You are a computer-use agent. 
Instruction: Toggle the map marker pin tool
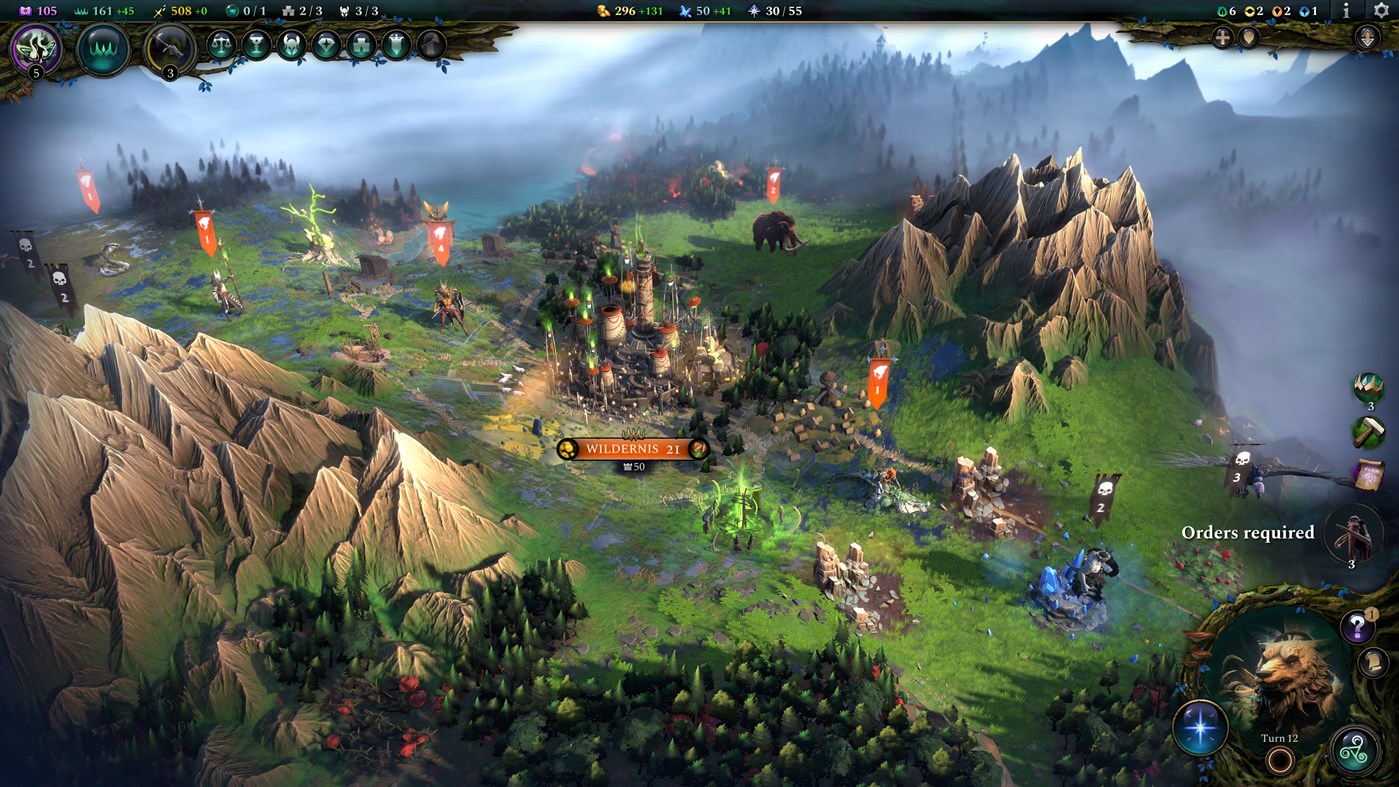(1248, 36)
